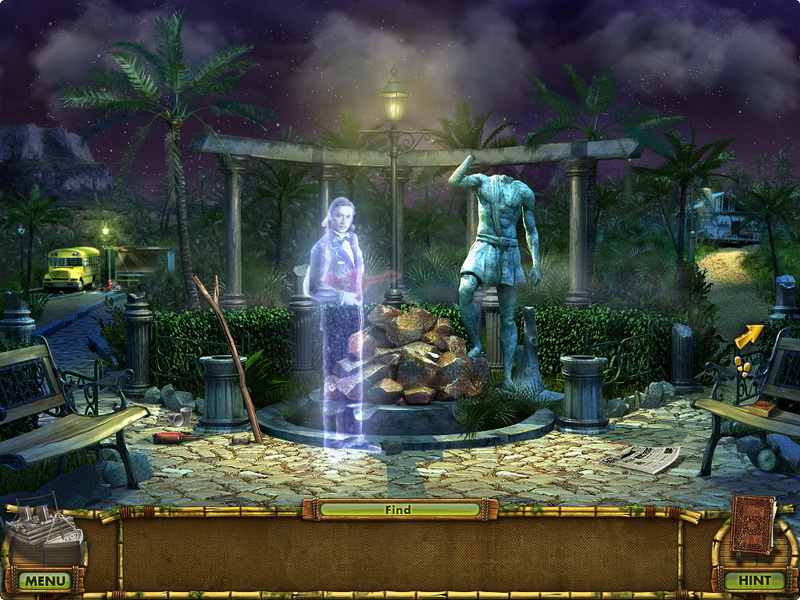Use the HINT button

[x=754, y=580]
